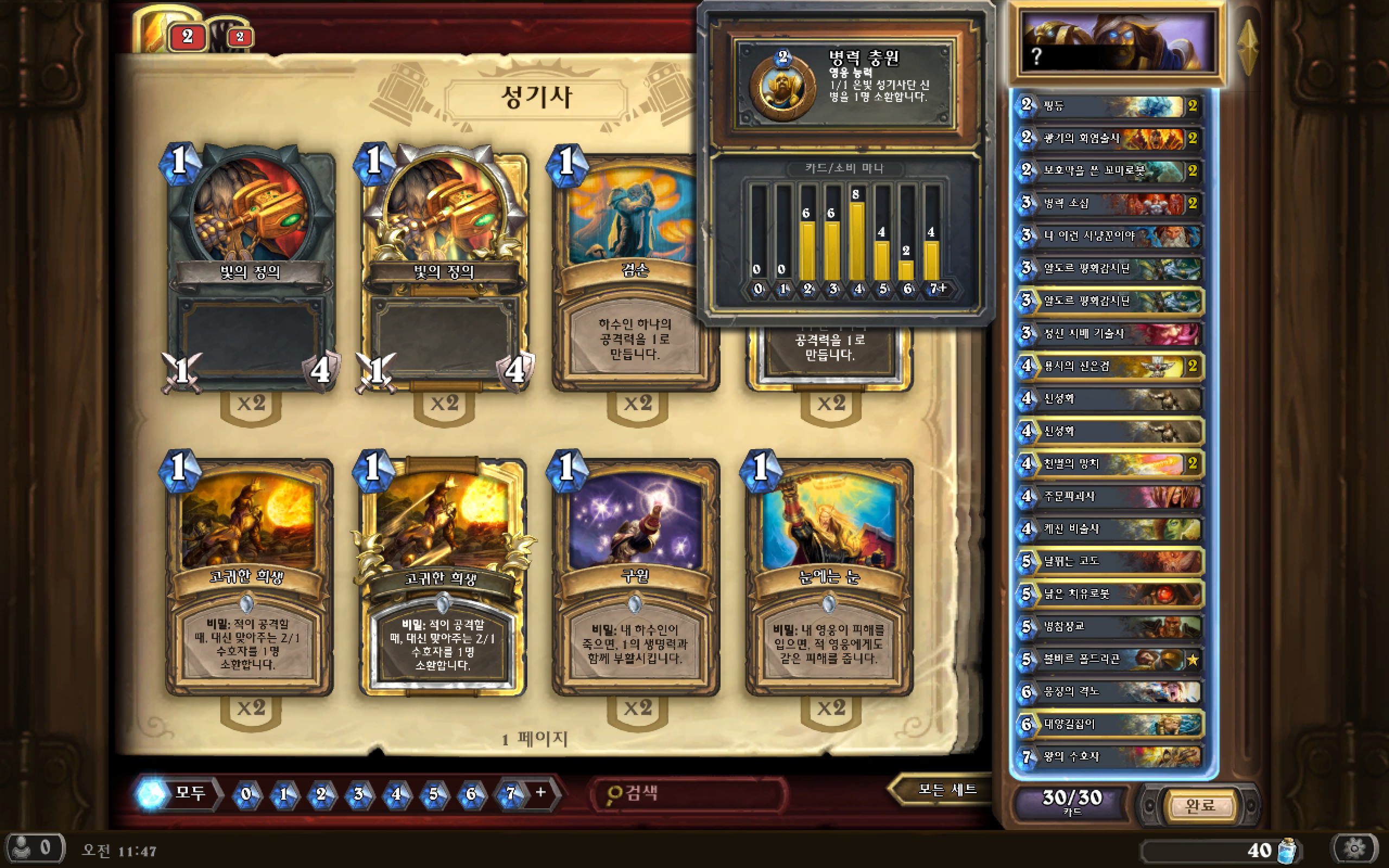Remove 볼바르 폴드라곤 from the deck list
The width and height of the screenshot is (1389, 868).
point(1109,659)
